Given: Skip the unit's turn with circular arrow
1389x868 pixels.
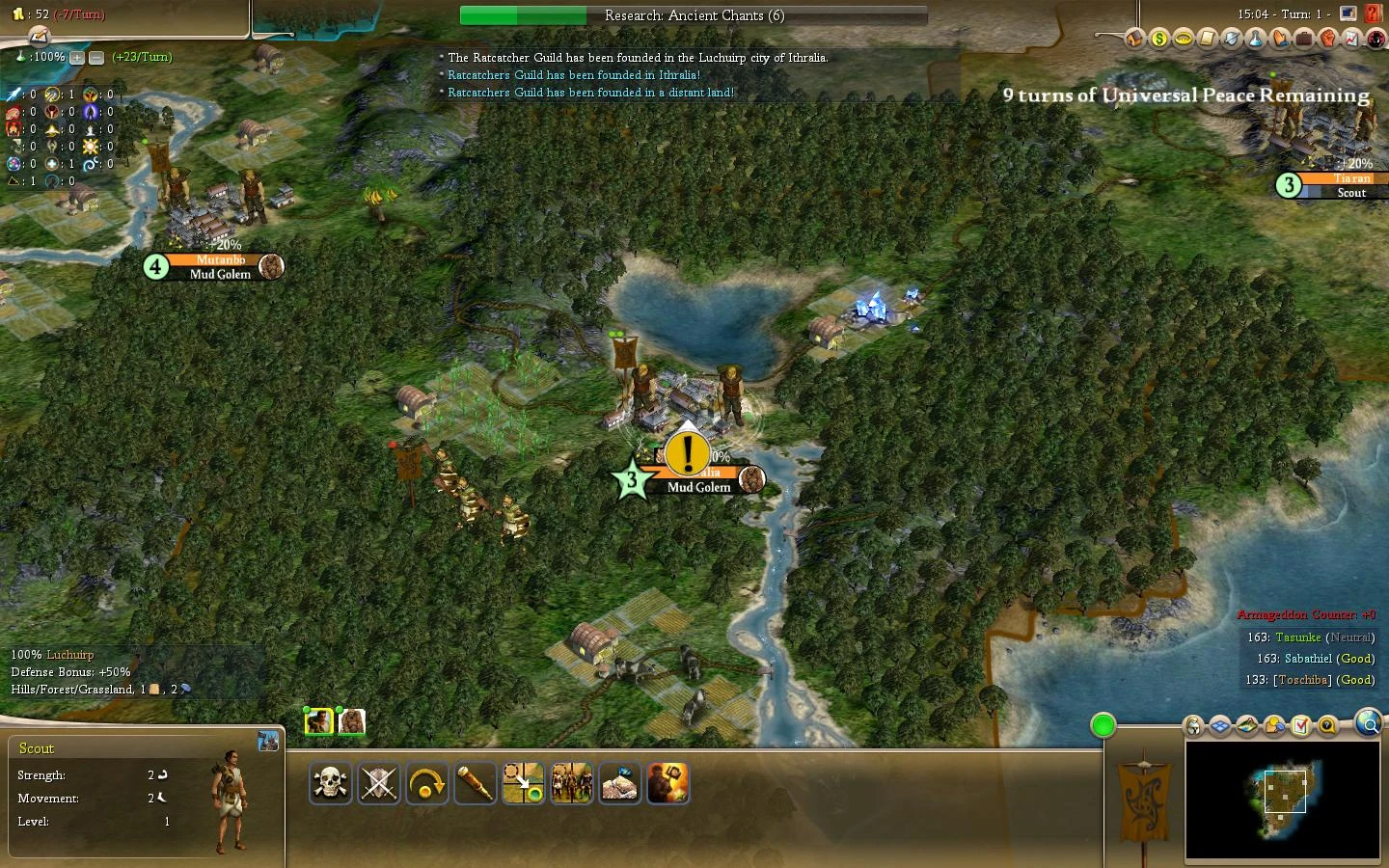Looking at the screenshot, I should (426, 783).
